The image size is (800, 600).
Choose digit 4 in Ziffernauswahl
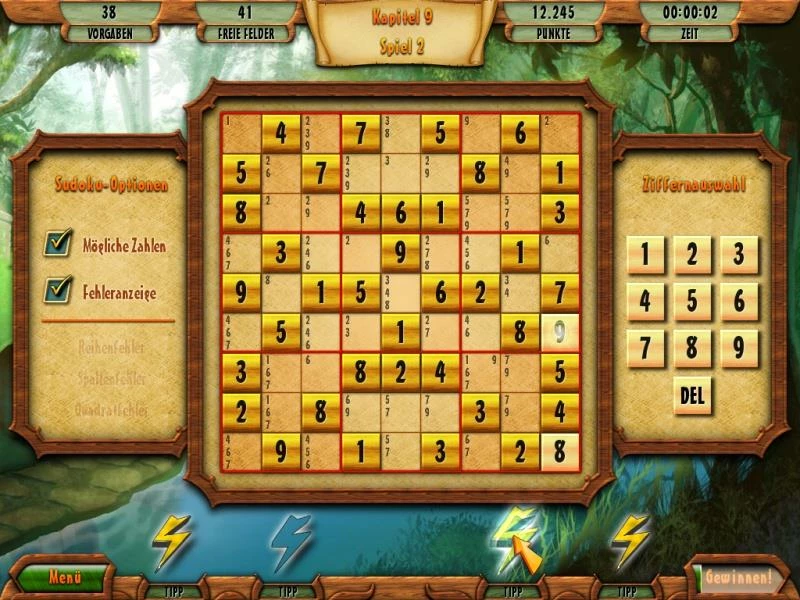coord(645,301)
